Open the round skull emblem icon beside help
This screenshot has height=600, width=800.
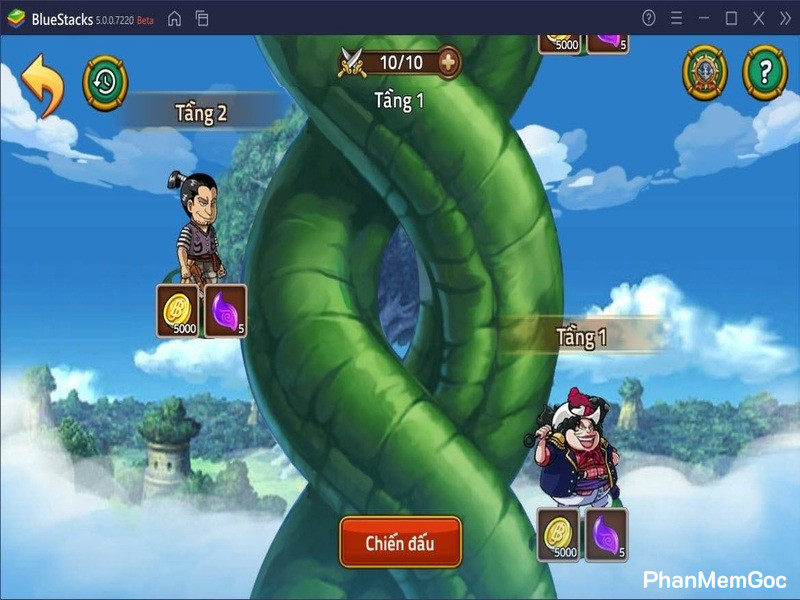pos(705,73)
